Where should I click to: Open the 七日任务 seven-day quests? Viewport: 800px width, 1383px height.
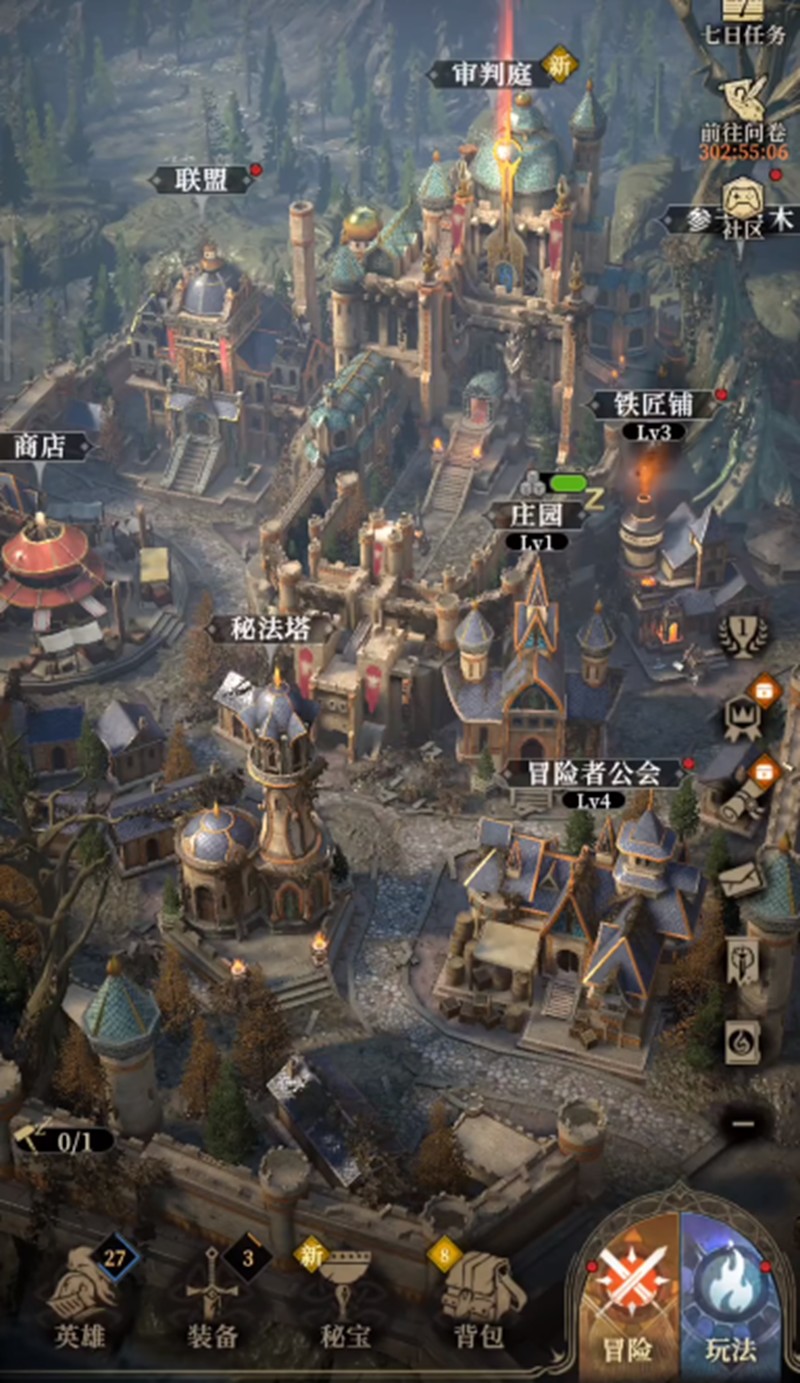pos(743,22)
